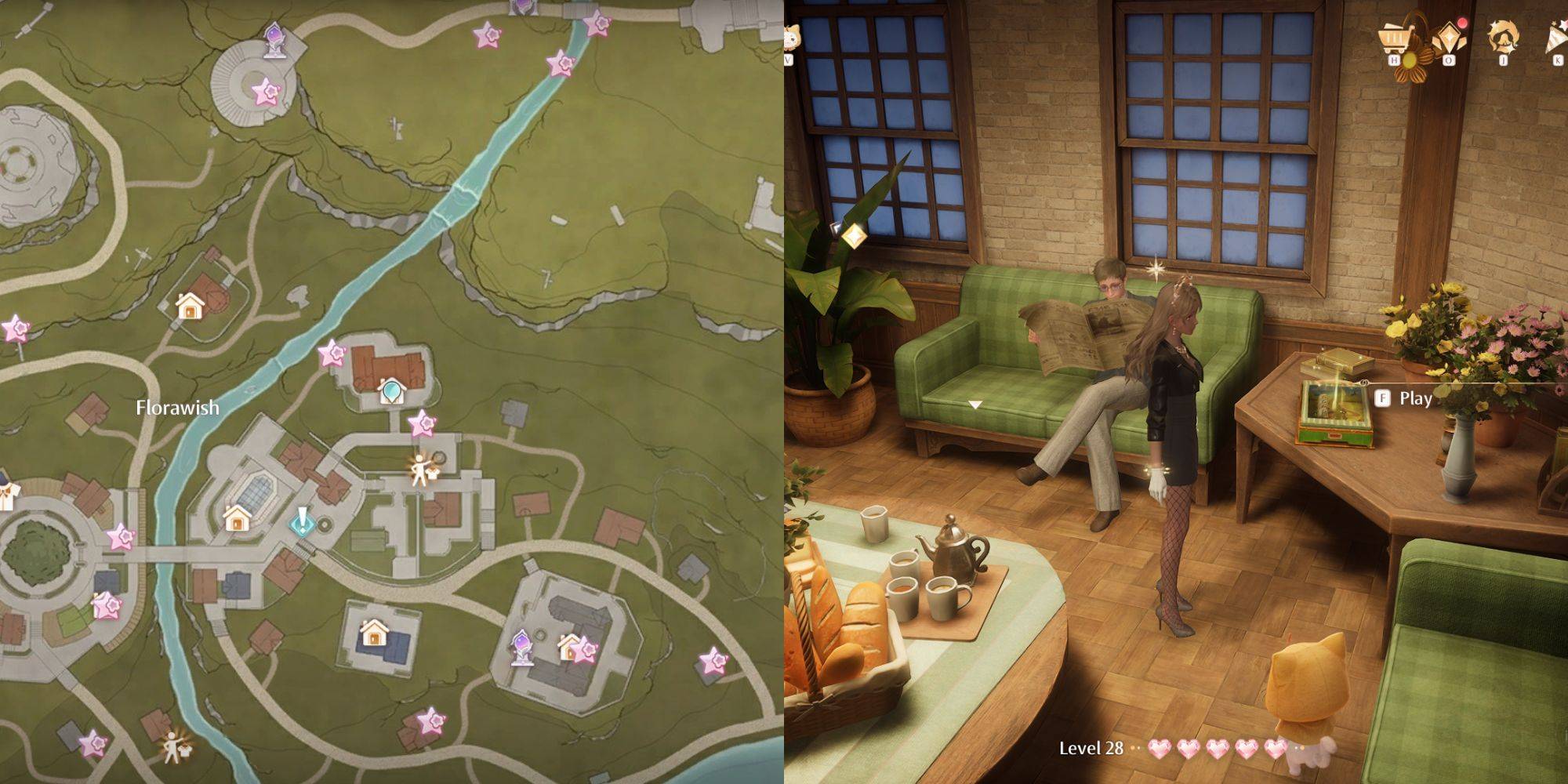Select the pink star on the circular stone plaza

click(266, 93)
